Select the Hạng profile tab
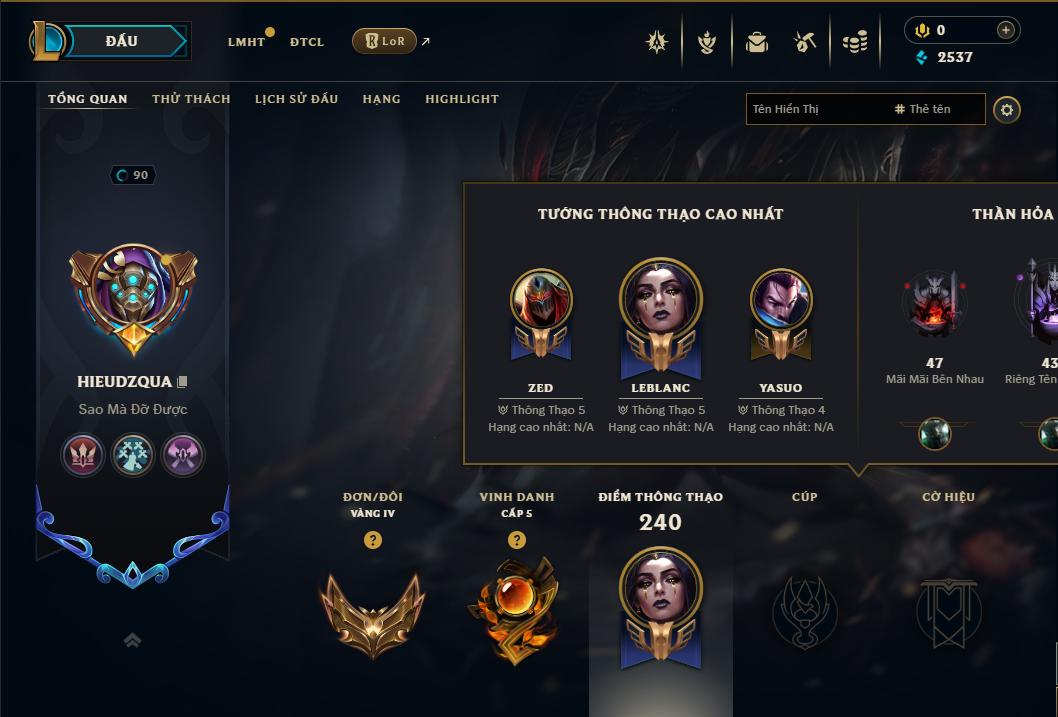1058x717 pixels. [381, 99]
